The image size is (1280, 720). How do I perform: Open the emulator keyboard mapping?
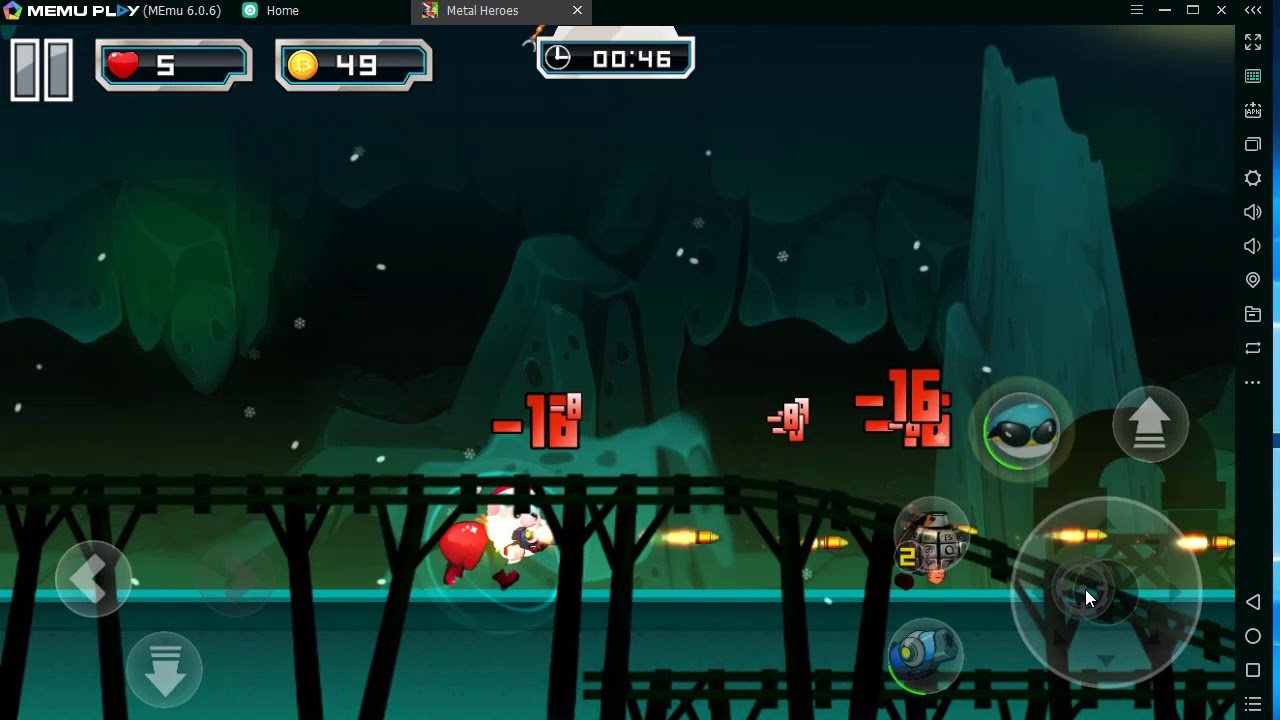click(1253, 76)
